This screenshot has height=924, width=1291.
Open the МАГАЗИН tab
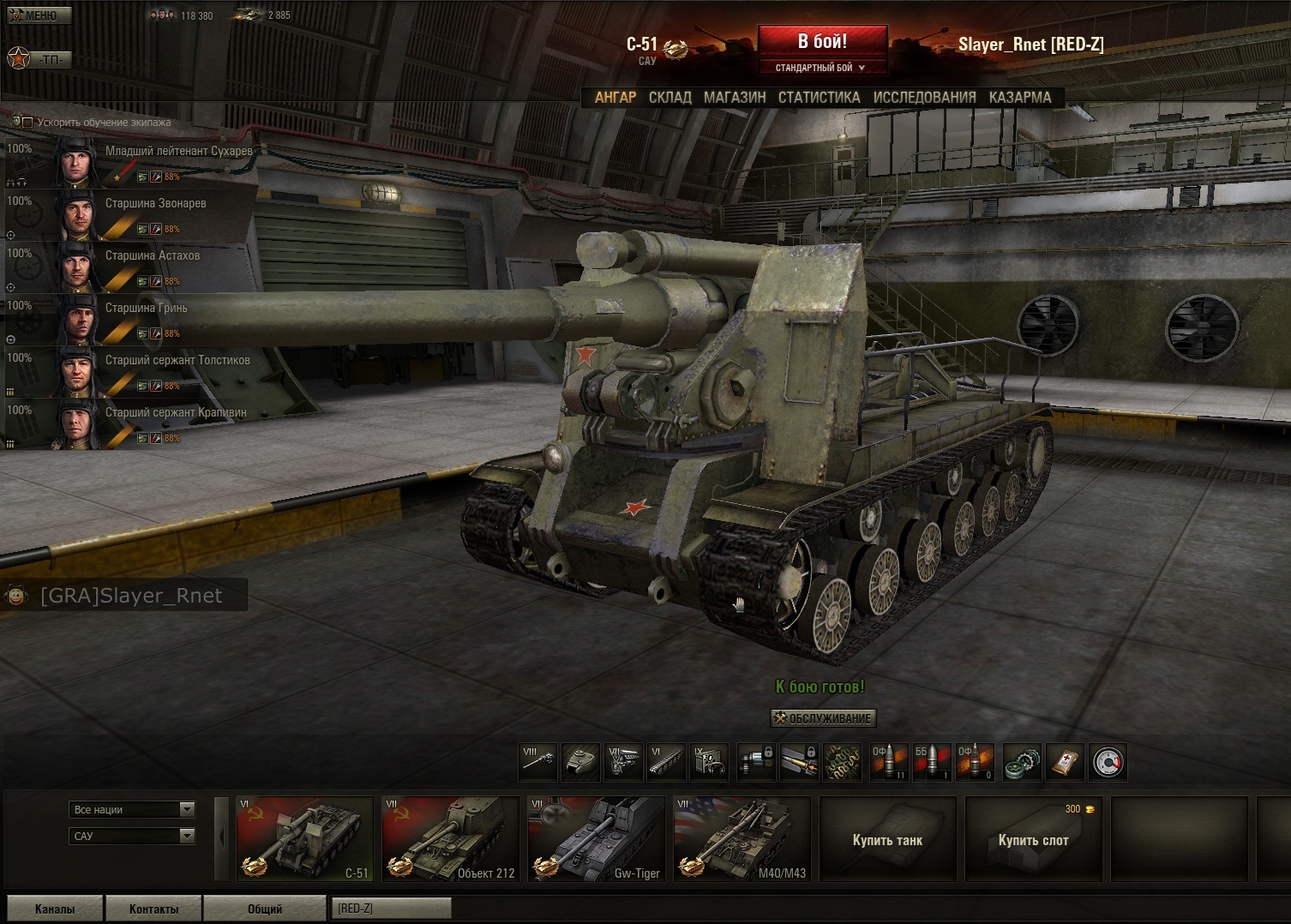click(x=735, y=98)
